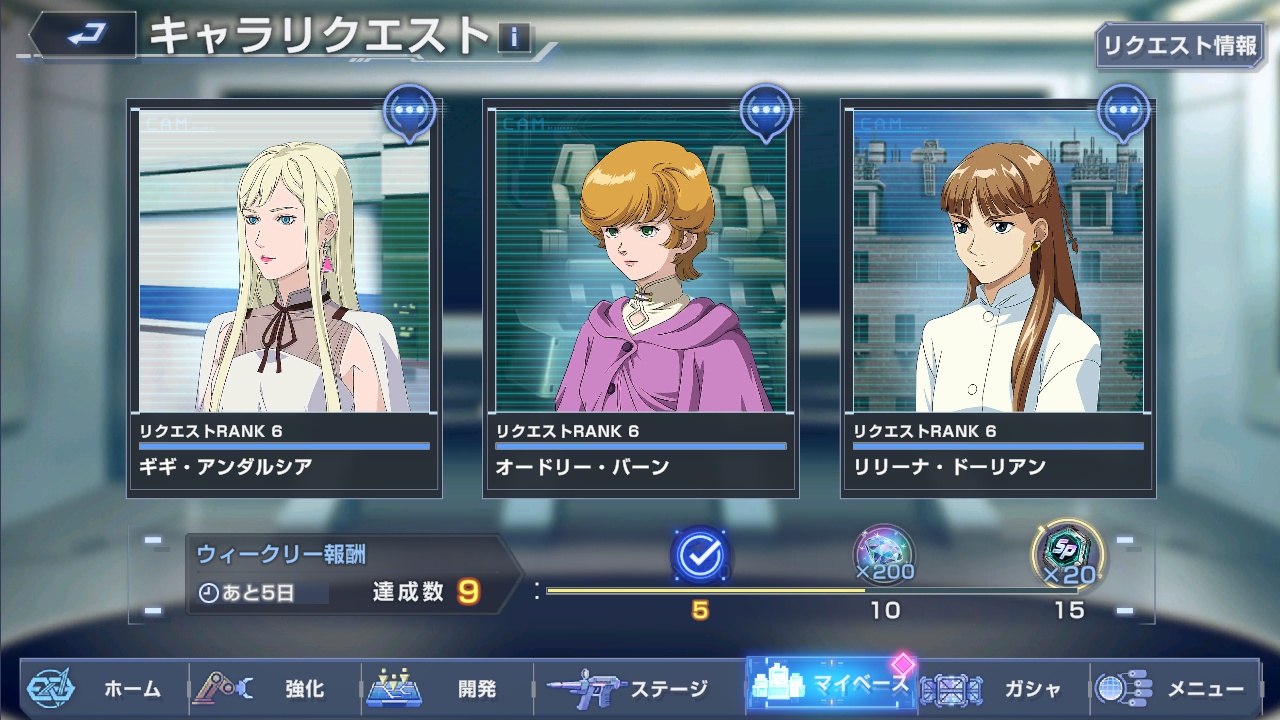The image size is (1280, 720).
Task: Tap the claimed checkmark reward at 5
Action: coord(700,555)
